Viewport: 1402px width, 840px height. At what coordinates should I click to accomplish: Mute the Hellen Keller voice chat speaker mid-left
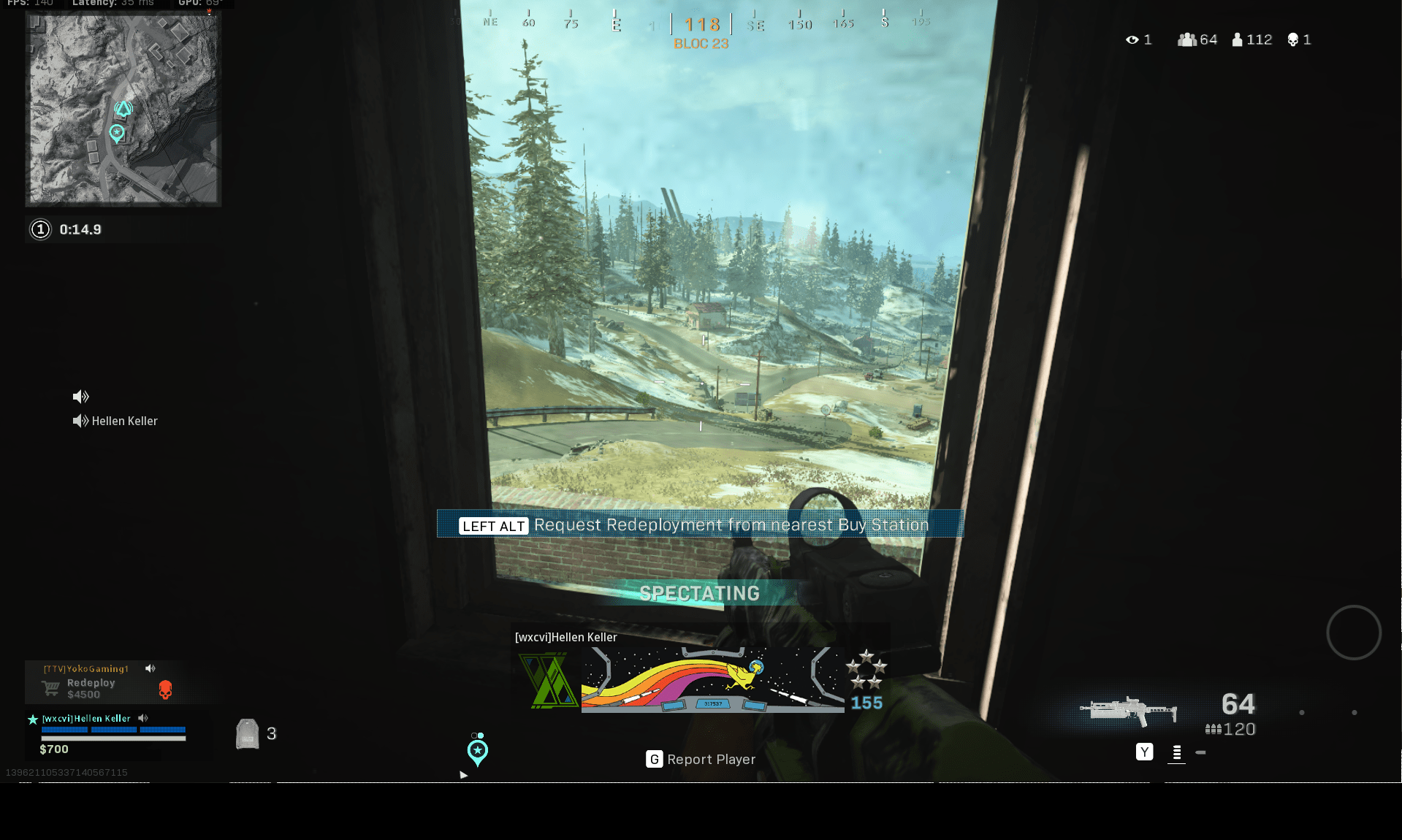point(80,421)
